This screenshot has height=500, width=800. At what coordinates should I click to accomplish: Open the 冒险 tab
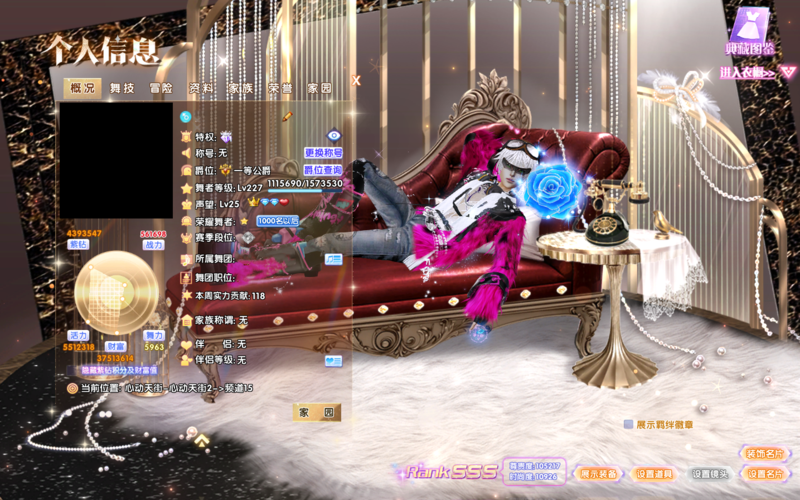click(161, 88)
